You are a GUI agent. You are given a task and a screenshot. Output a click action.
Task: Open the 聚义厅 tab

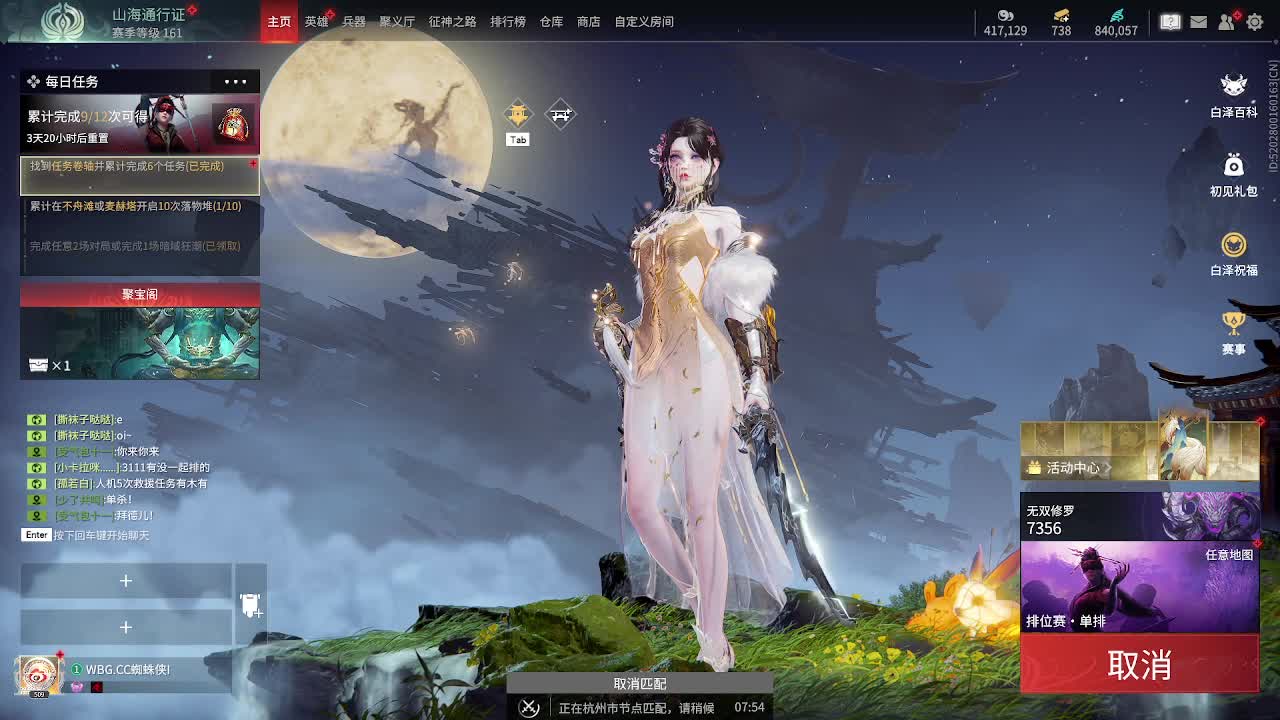[x=397, y=21]
